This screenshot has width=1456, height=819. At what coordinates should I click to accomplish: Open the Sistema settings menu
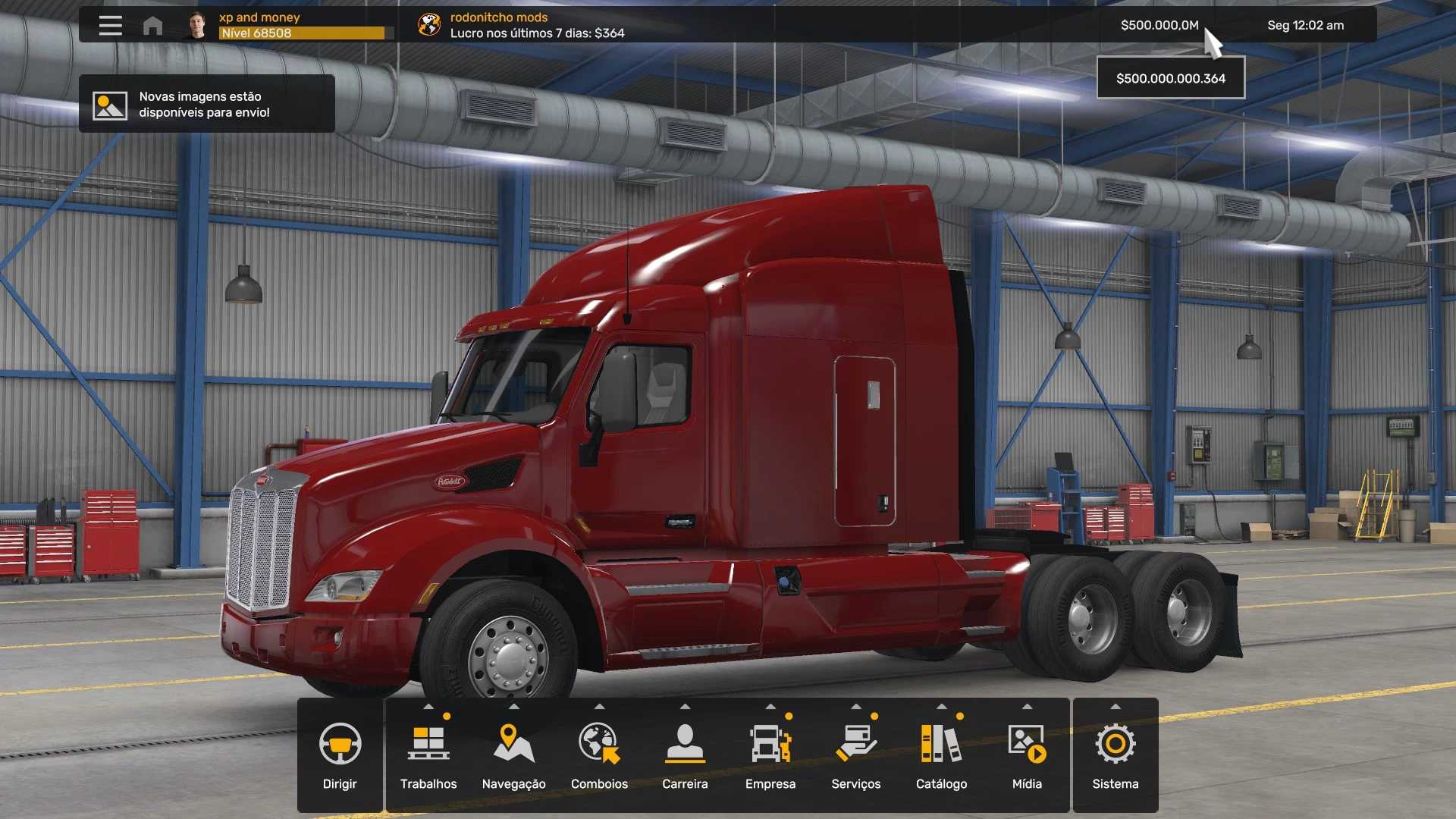[x=1116, y=755]
